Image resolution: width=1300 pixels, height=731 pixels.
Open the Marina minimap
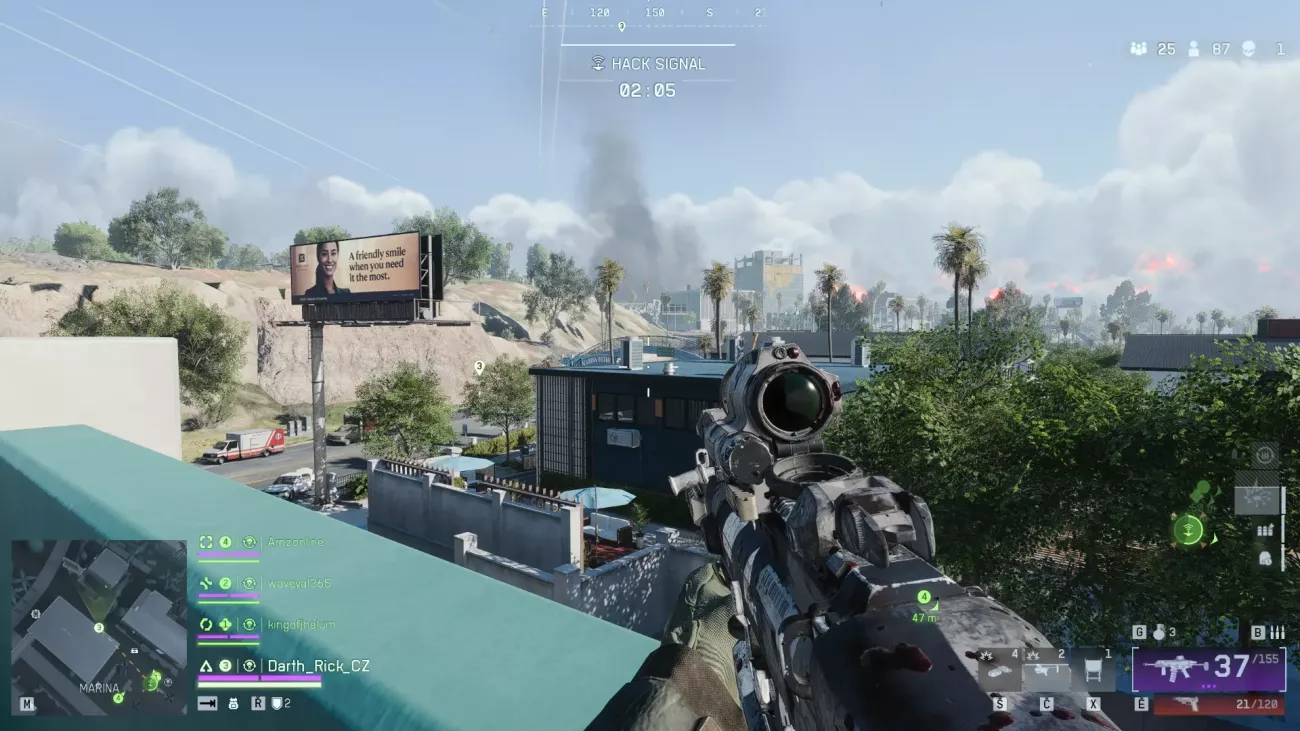(98, 627)
